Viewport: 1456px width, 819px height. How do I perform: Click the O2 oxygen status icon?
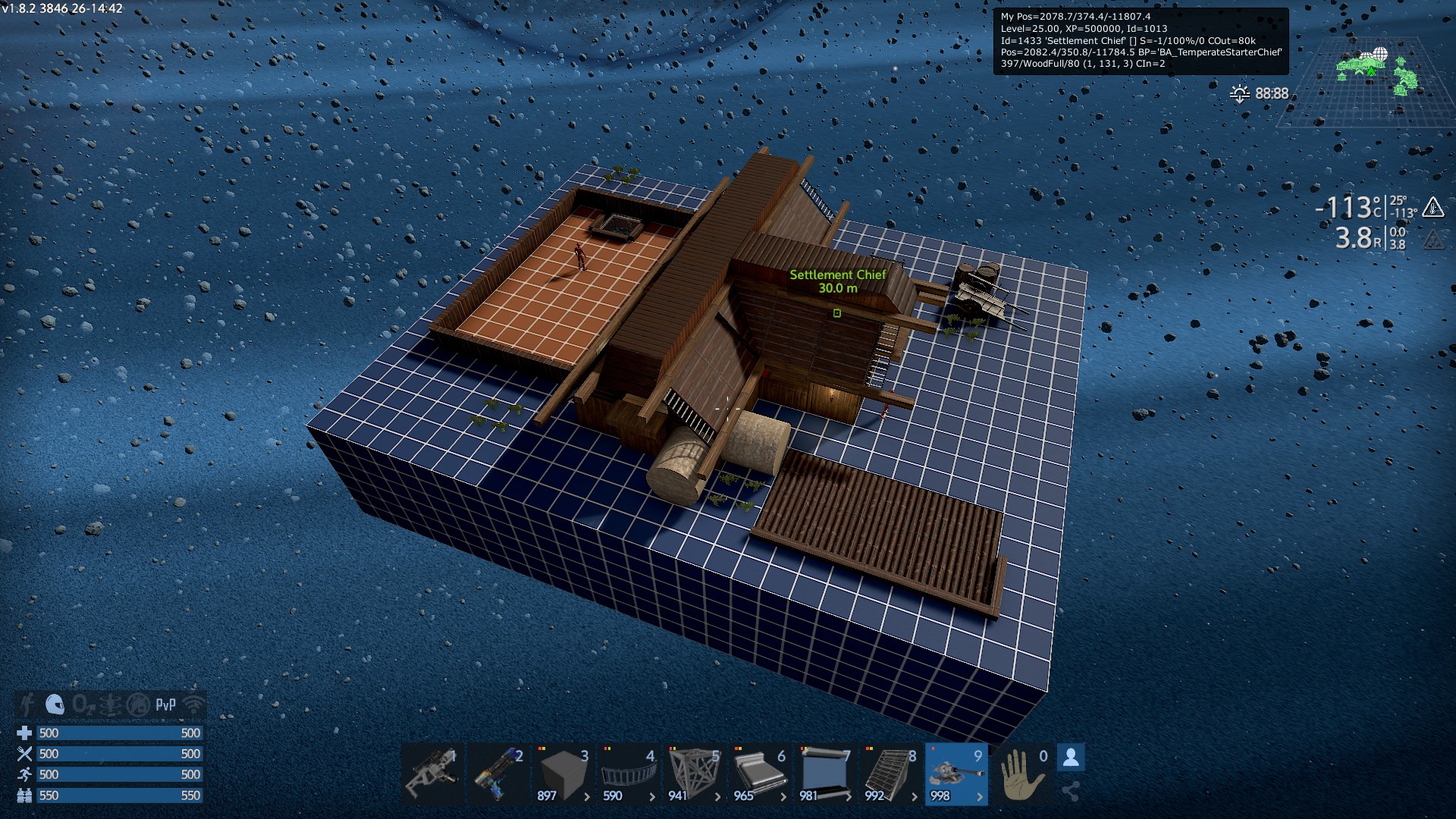click(x=82, y=704)
